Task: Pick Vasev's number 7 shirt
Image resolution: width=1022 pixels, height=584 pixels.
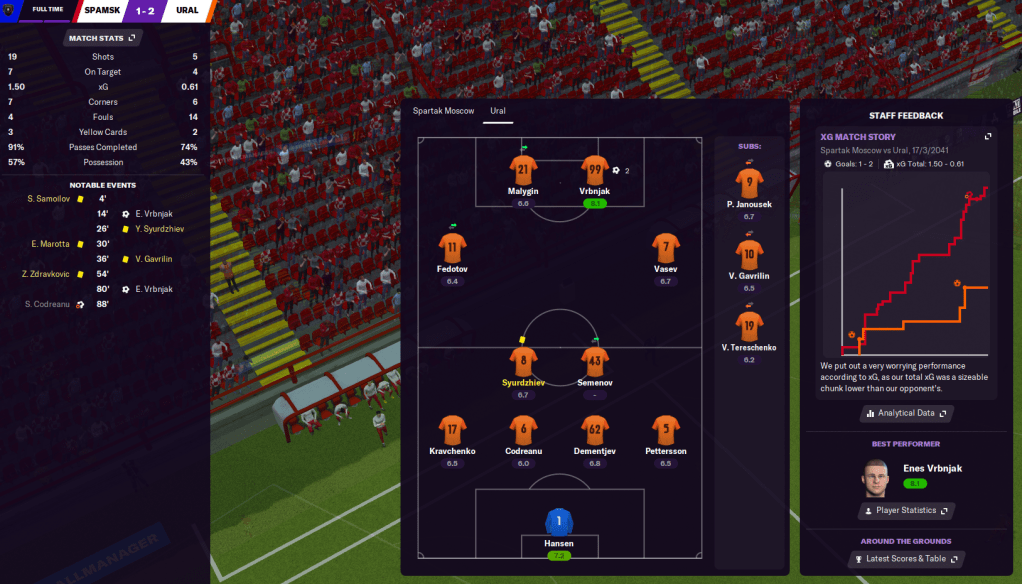Action: tap(665, 248)
